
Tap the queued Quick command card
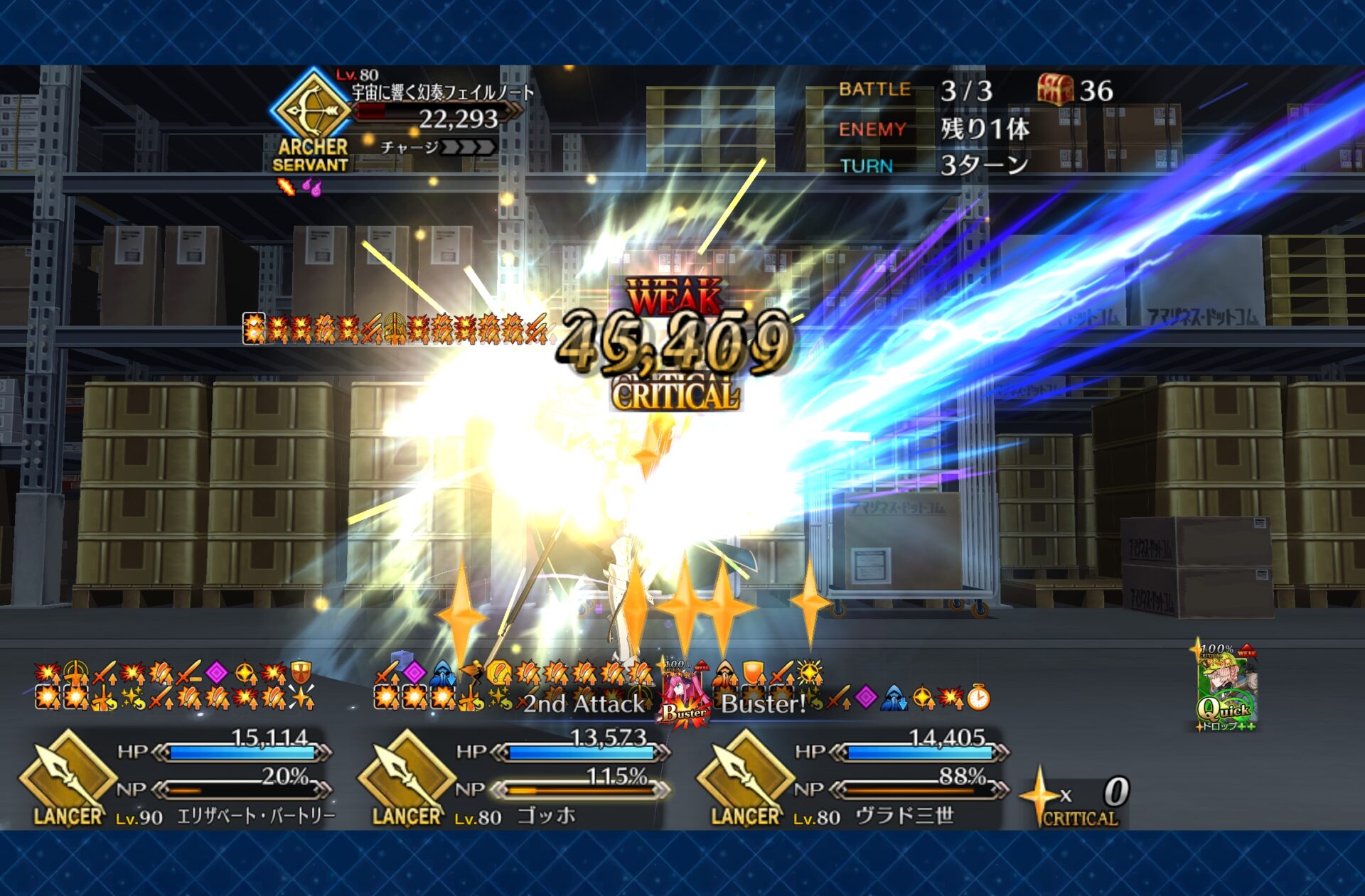[x=1226, y=686]
